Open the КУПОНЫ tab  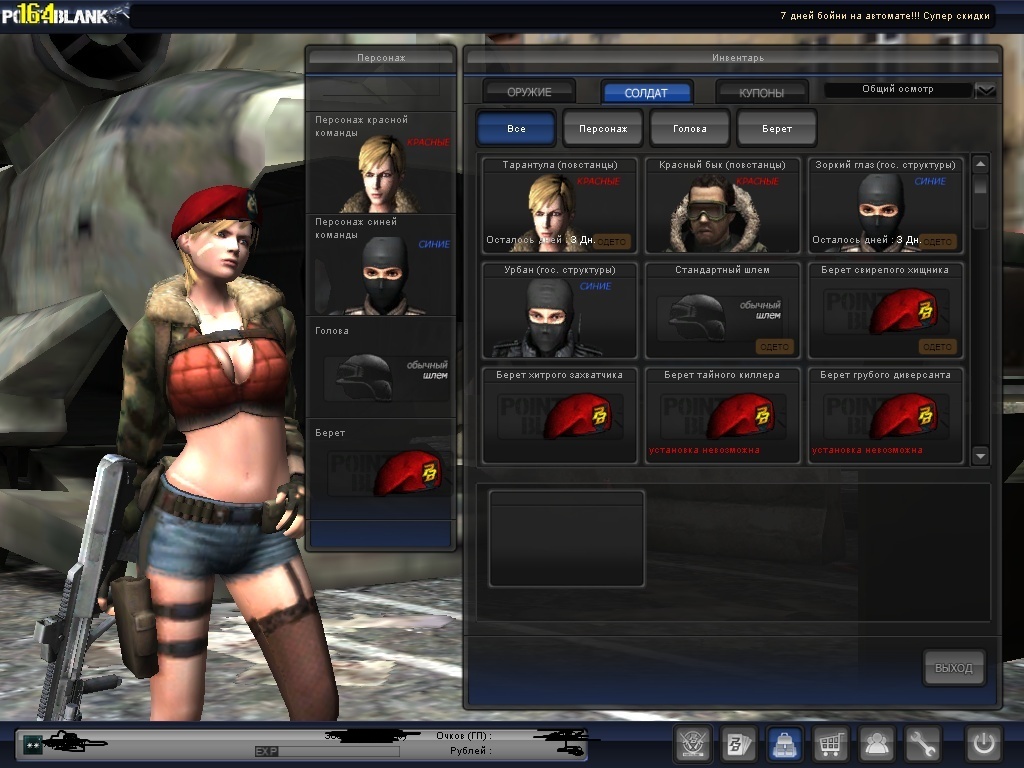tap(761, 92)
